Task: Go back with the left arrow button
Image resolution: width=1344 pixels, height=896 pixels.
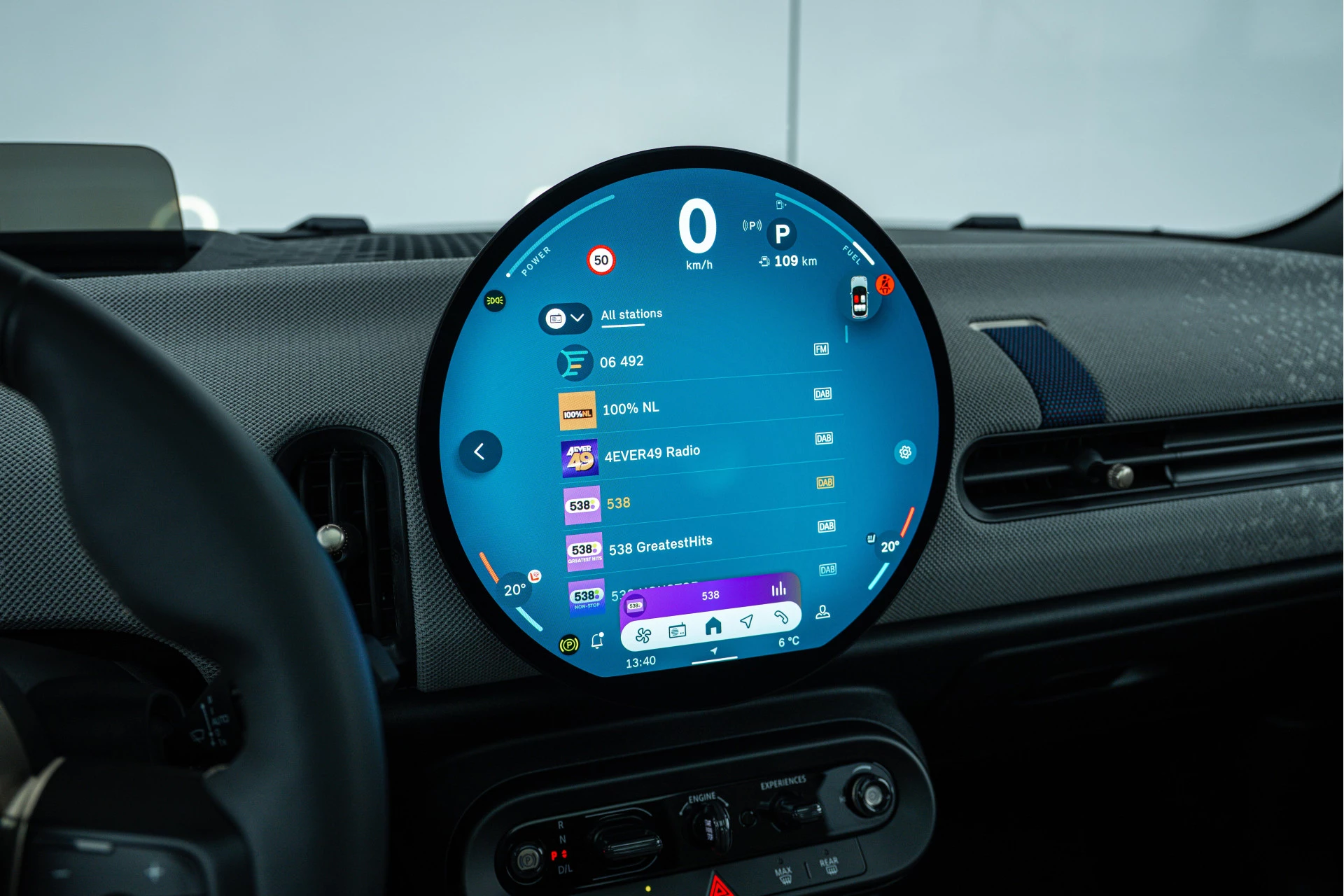Action: tap(480, 451)
